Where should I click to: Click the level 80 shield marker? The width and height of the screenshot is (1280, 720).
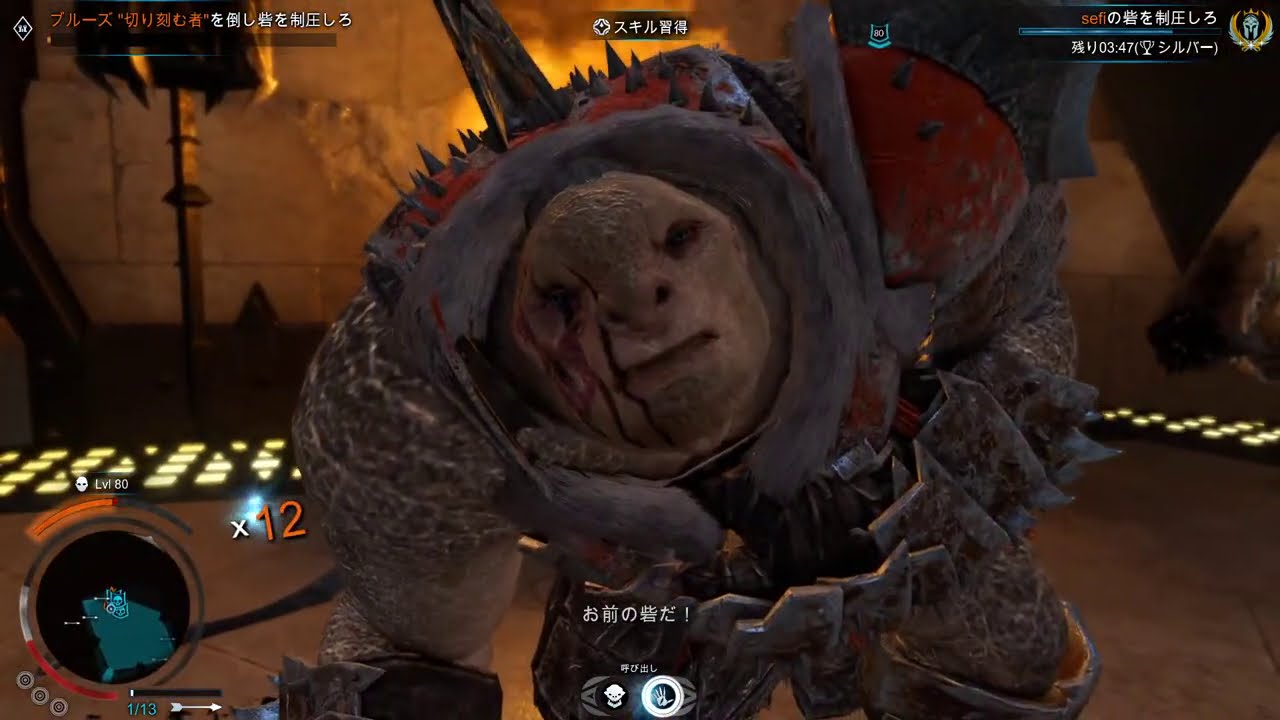pos(879,34)
